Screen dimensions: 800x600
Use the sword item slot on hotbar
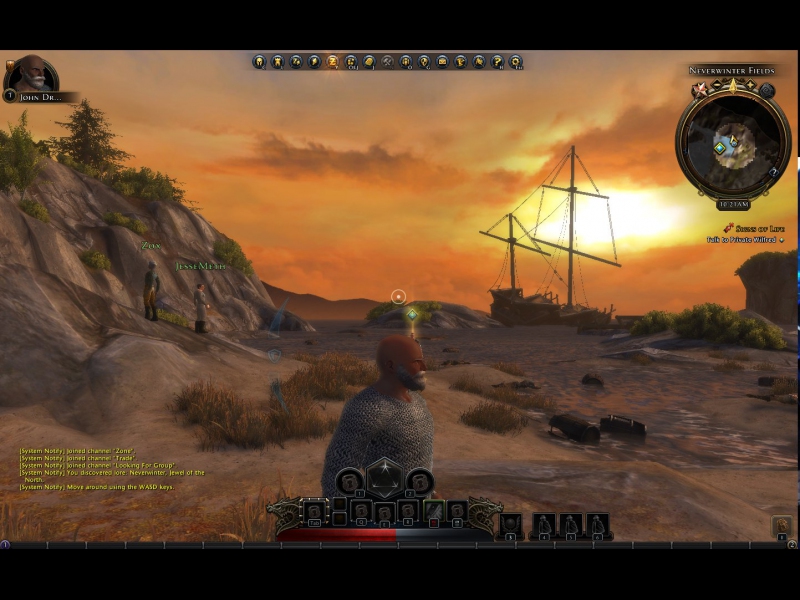(x=434, y=512)
